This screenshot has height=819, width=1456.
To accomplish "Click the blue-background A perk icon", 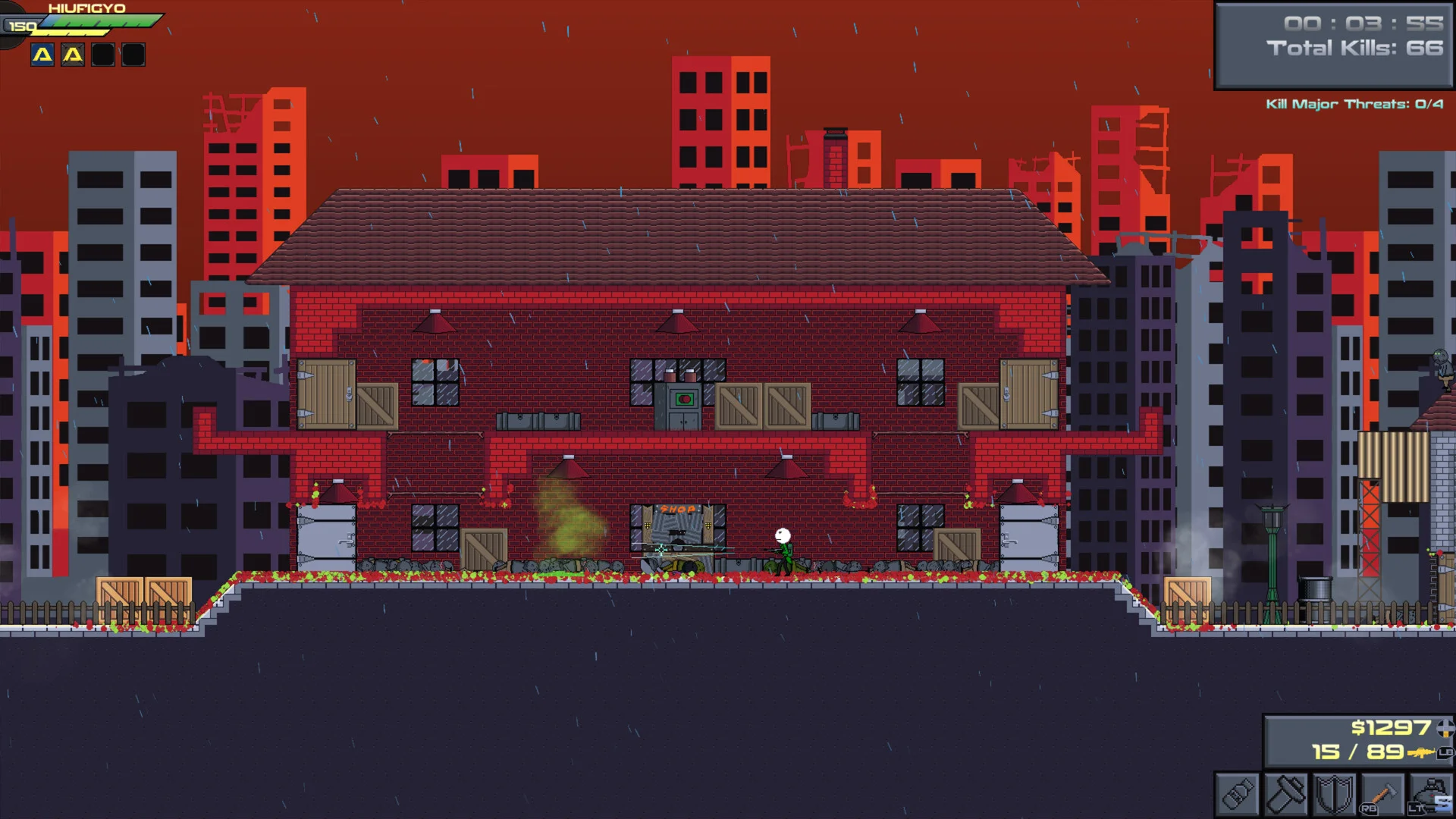I will [42, 55].
